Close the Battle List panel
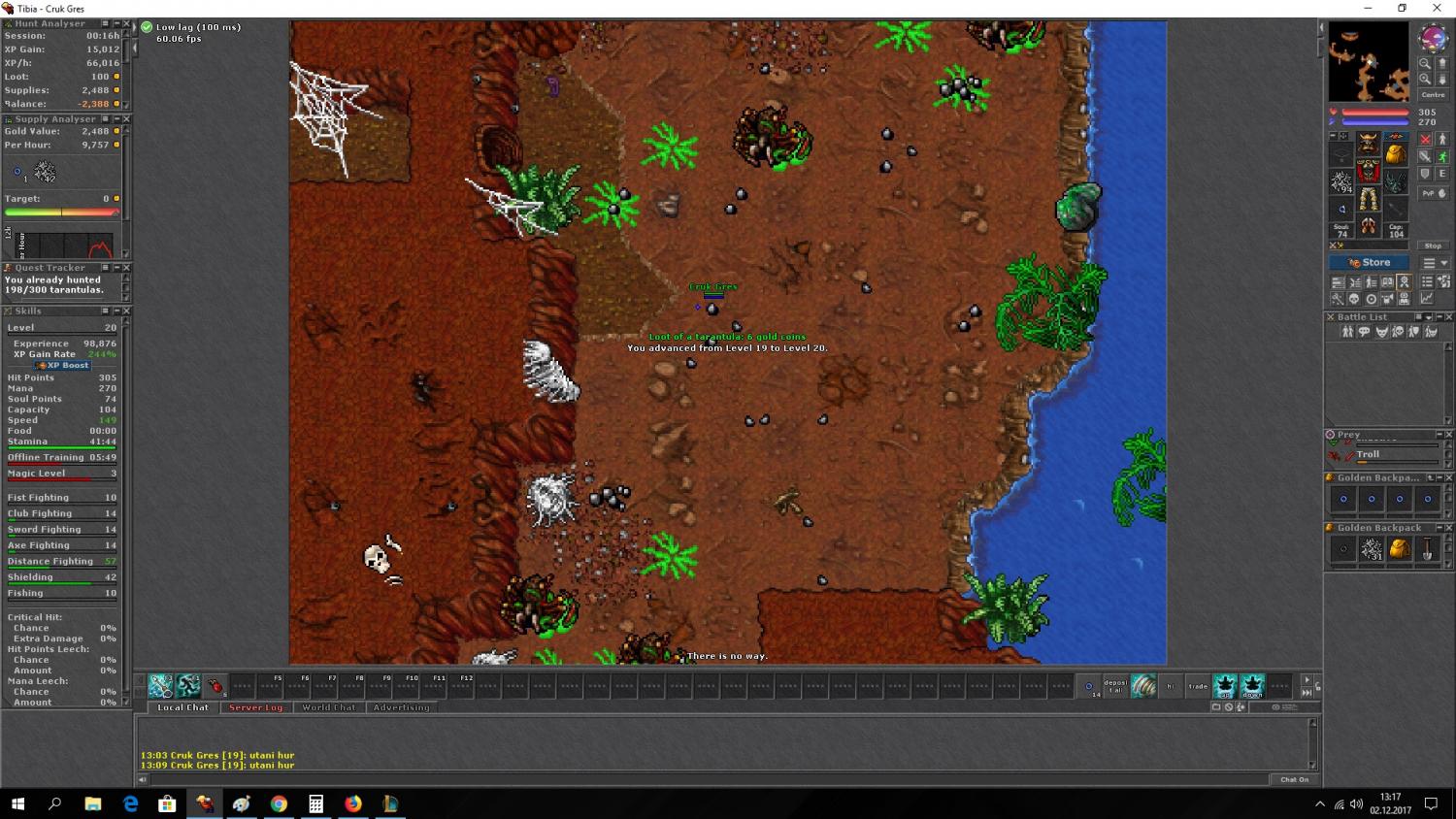The image size is (1456, 819). click(1449, 317)
